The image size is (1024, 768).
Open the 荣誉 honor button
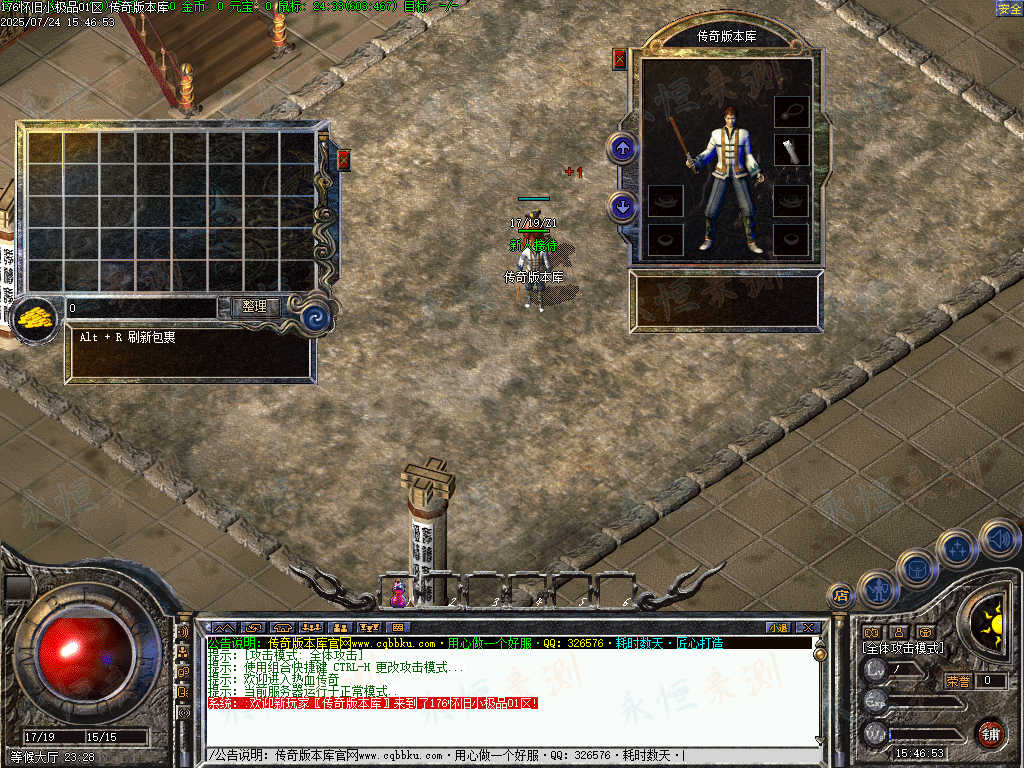pos(958,681)
